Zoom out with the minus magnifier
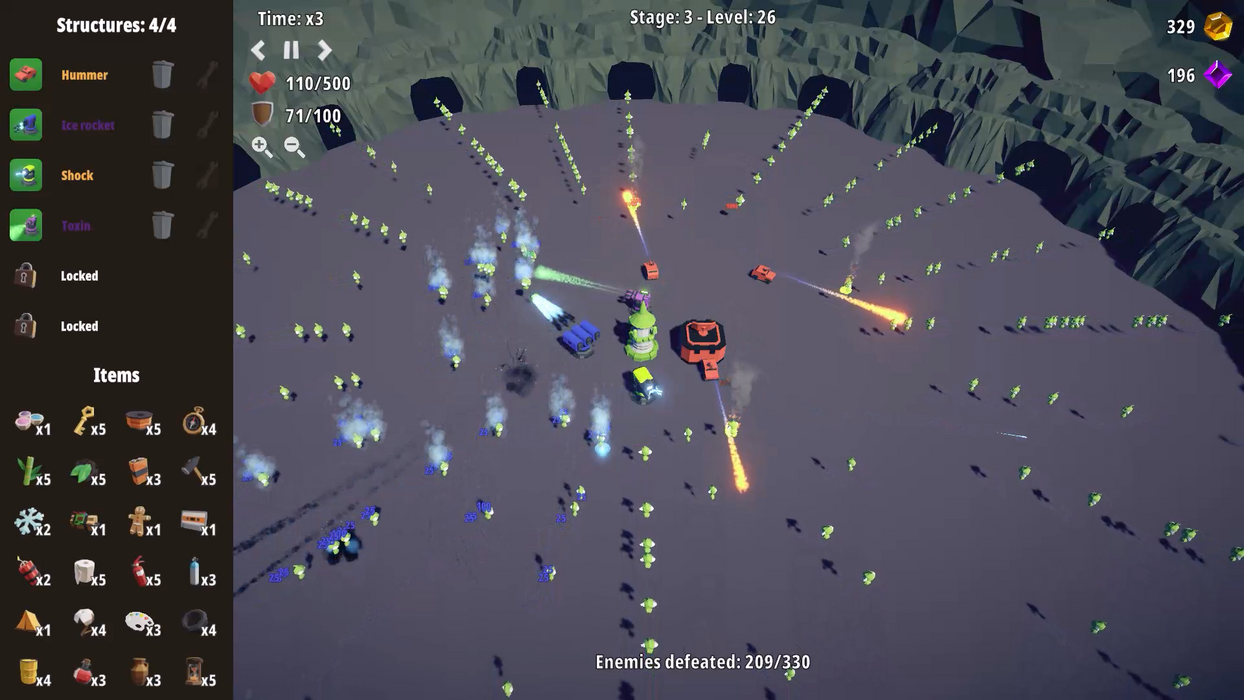This screenshot has width=1244, height=700. click(294, 146)
